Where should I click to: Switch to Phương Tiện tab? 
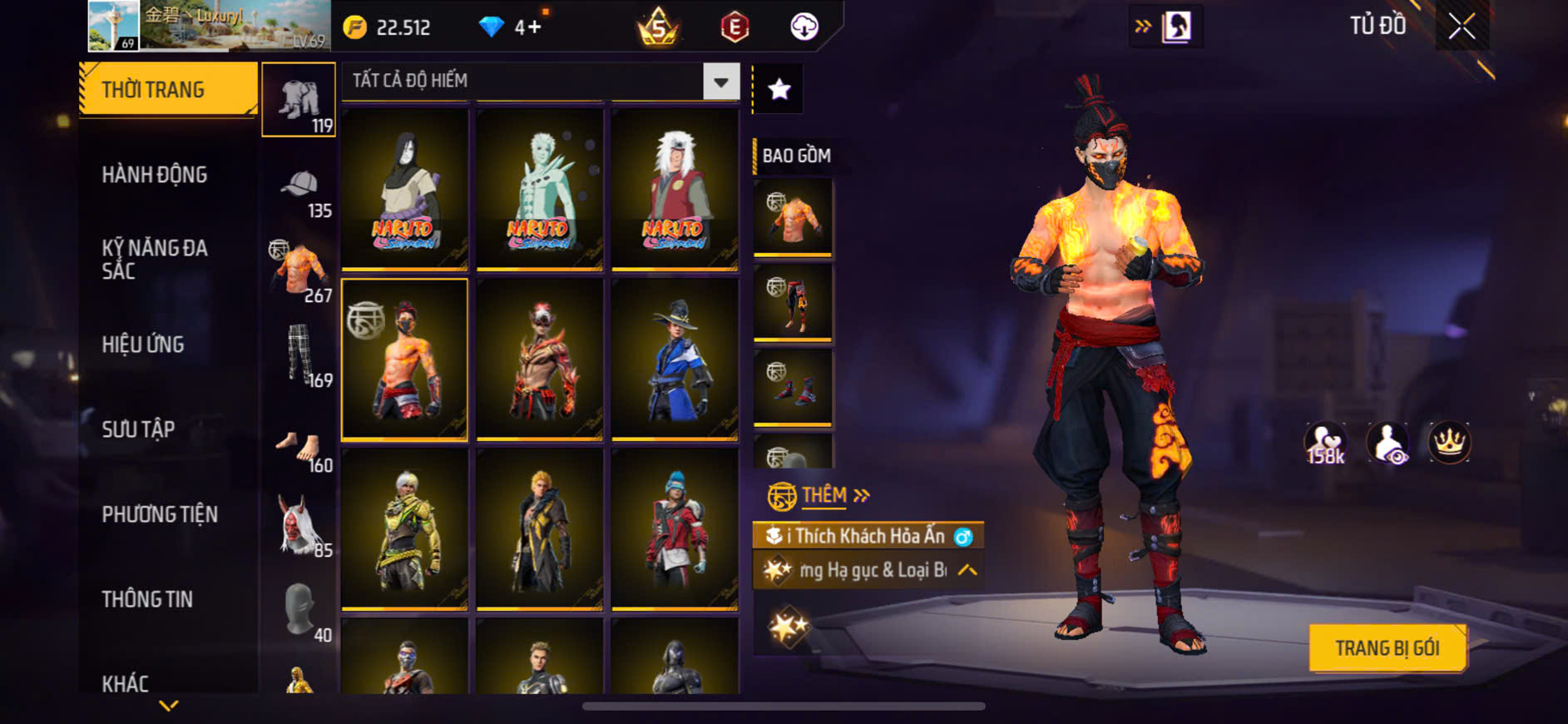coord(160,514)
